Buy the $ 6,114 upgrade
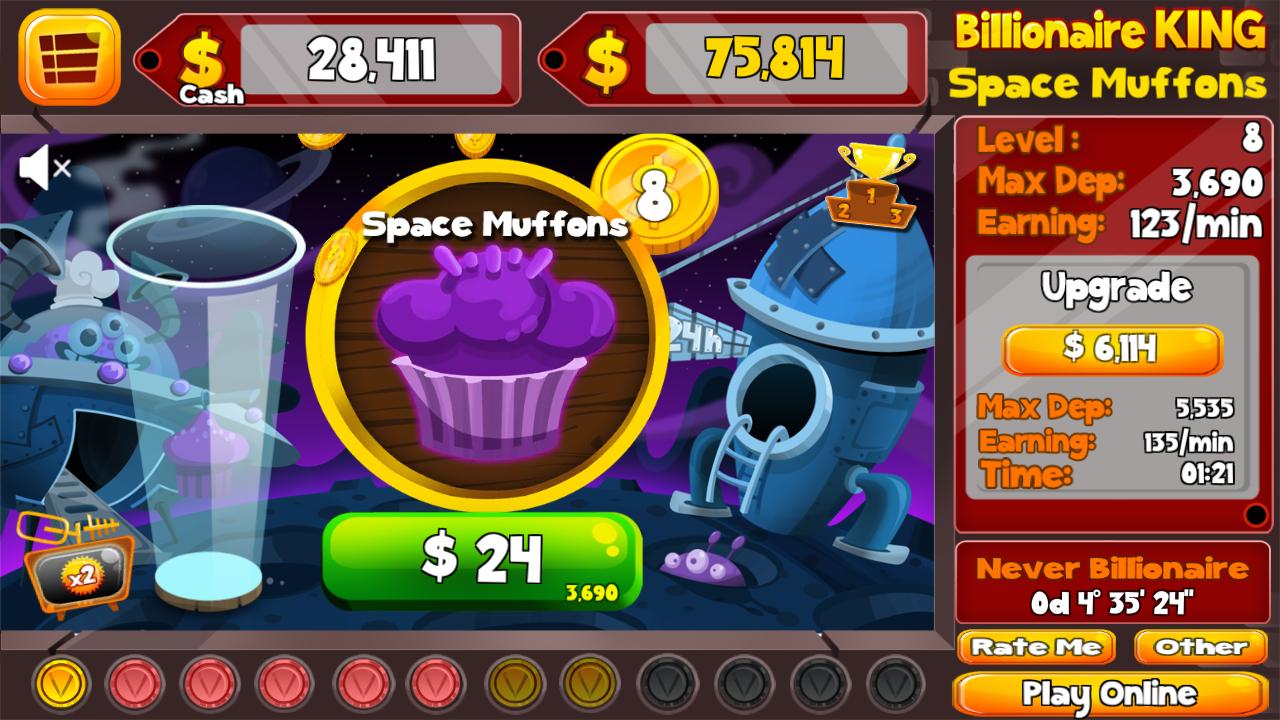This screenshot has height=720, width=1280. tap(1112, 349)
